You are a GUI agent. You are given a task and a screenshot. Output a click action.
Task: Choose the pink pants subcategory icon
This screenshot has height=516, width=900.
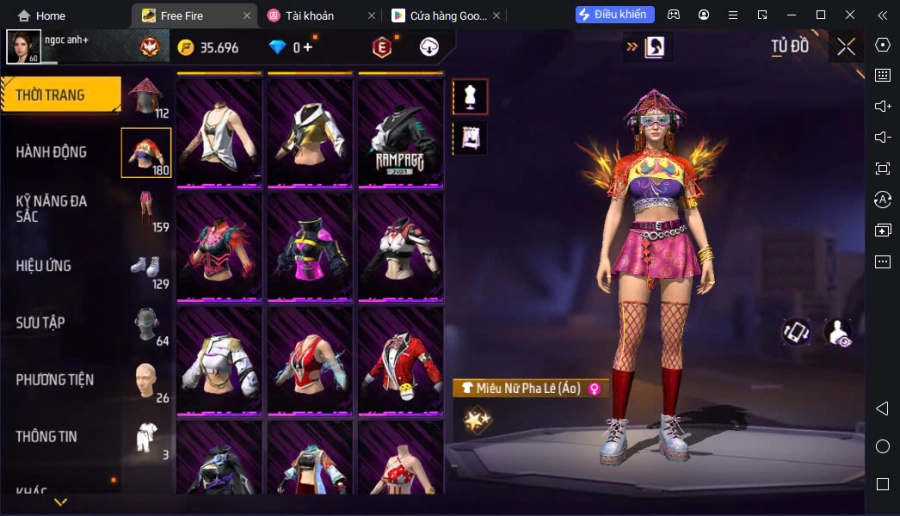146,210
